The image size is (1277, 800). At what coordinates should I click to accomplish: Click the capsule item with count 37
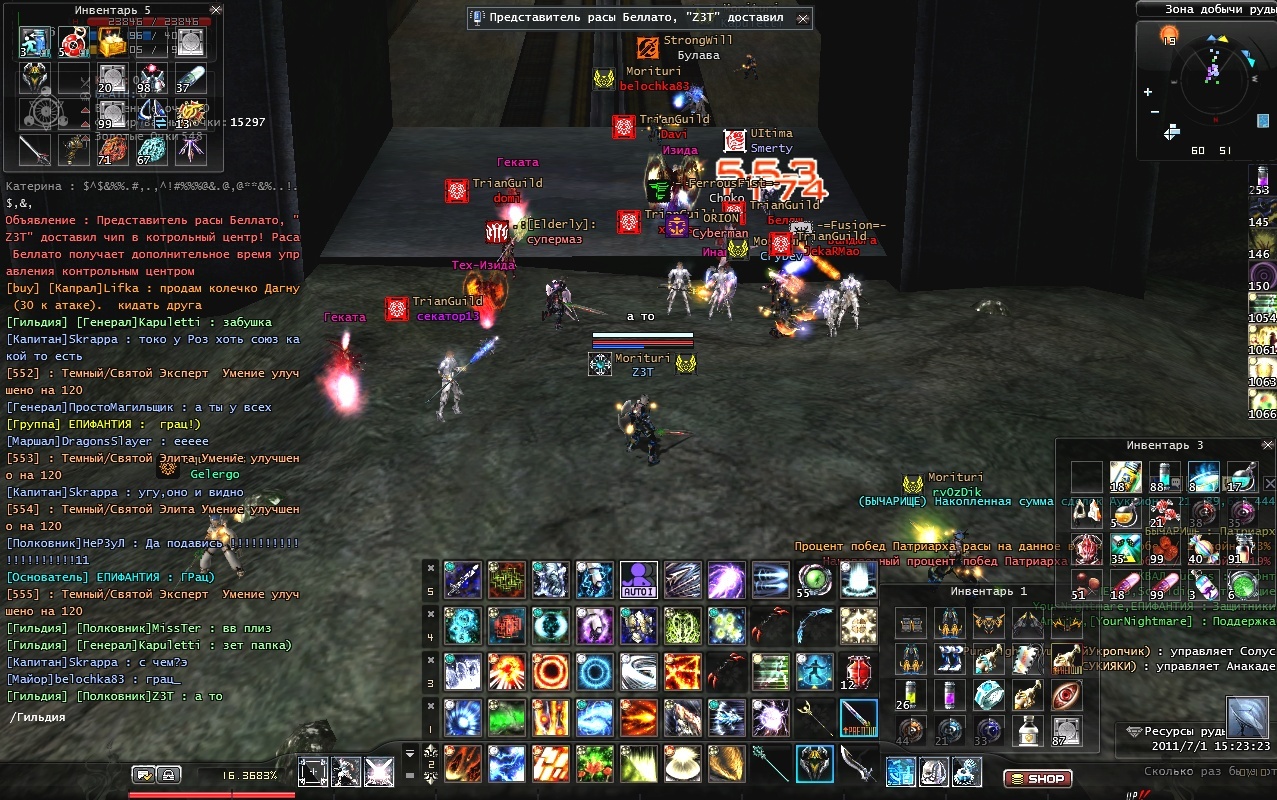pos(190,78)
